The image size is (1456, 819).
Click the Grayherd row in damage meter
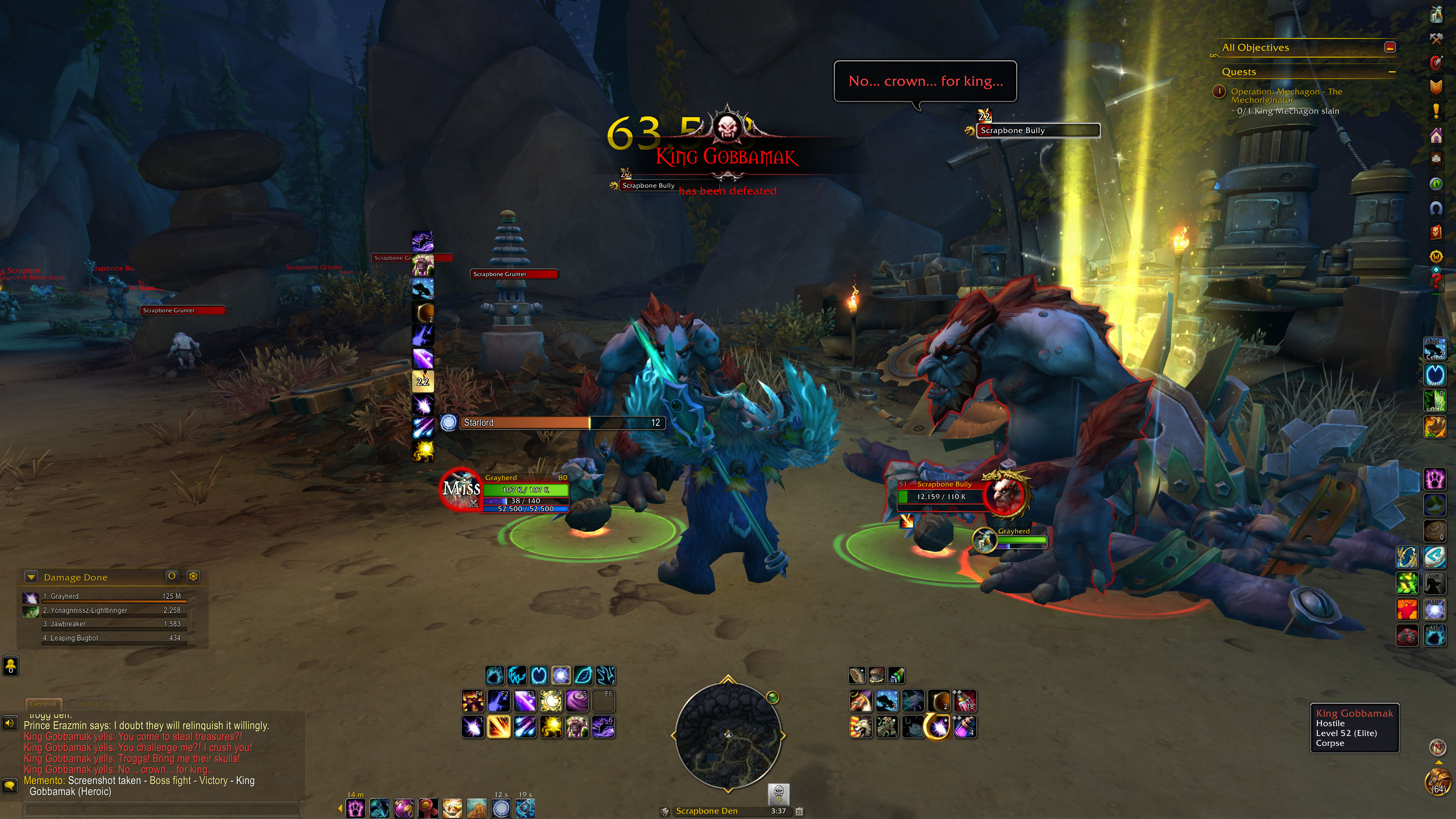click(107, 596)
